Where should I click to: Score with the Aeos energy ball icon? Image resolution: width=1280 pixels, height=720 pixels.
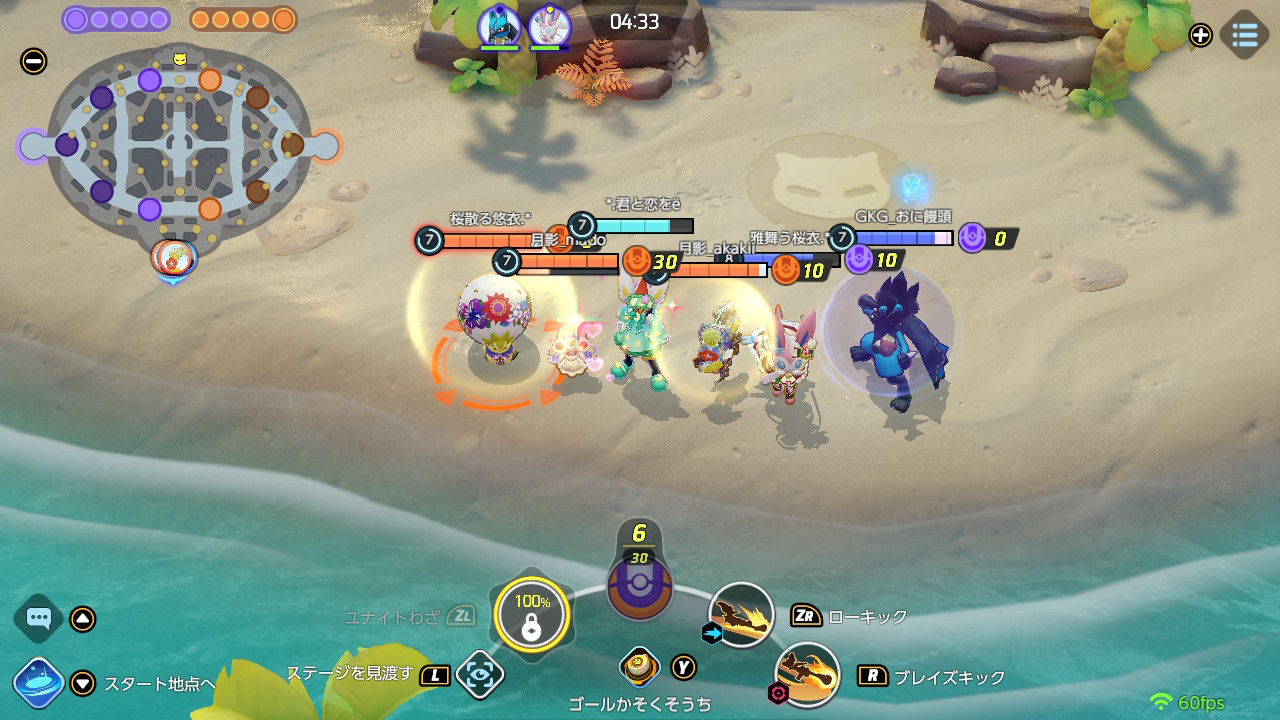pyautogui.click(x=640, y=585)
